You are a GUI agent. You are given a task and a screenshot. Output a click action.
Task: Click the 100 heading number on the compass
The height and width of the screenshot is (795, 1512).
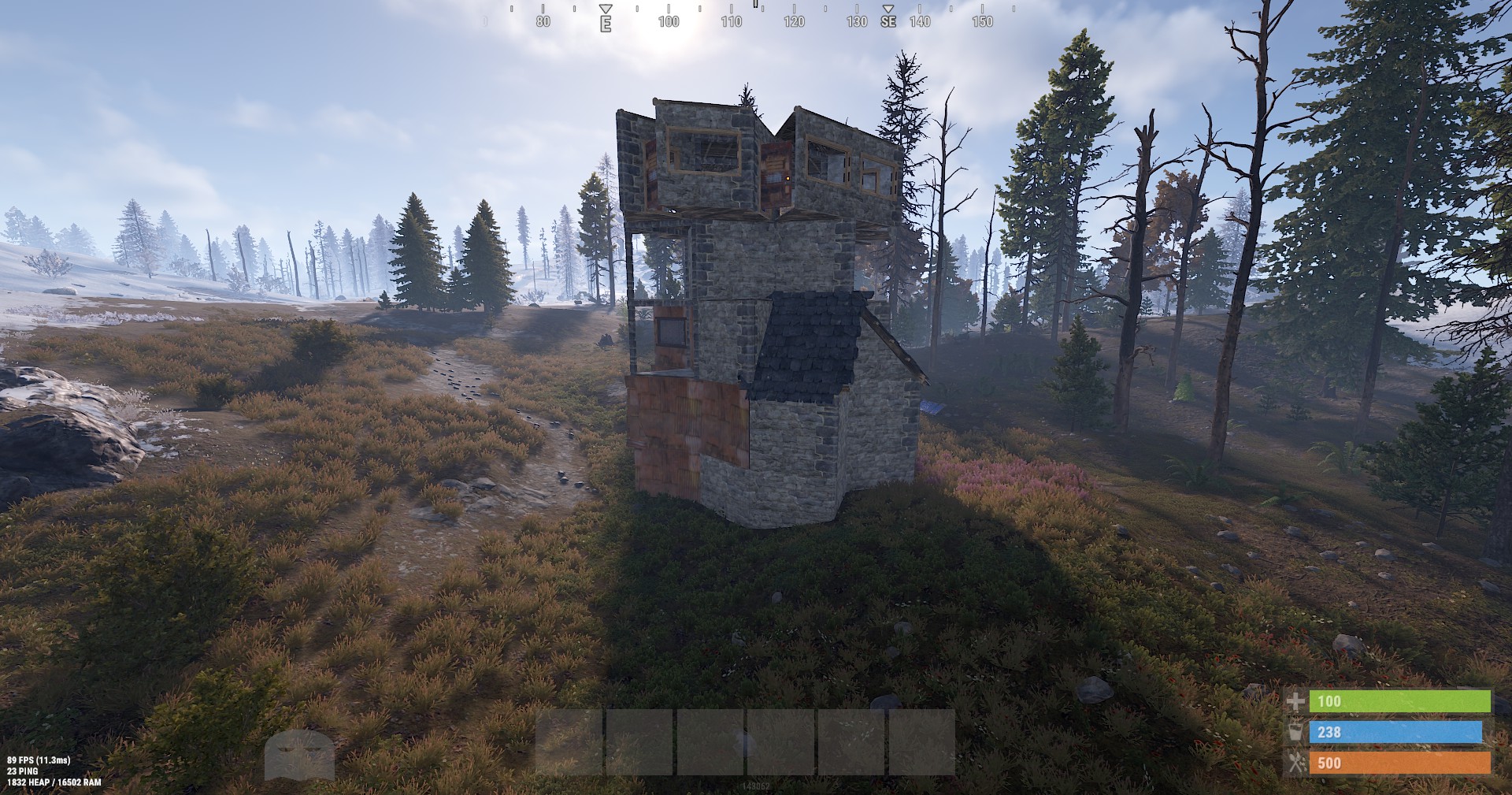(x=669, y=21)
